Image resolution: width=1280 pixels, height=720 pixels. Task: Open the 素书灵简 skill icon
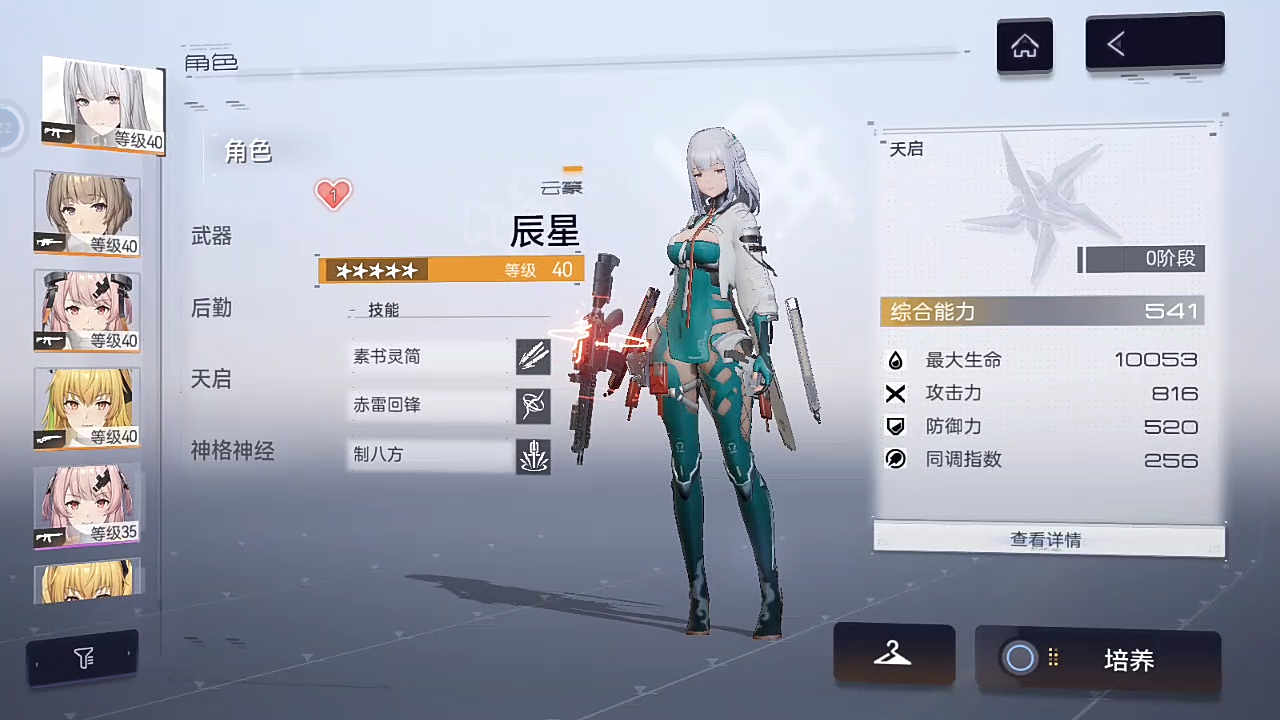(533, 356)
